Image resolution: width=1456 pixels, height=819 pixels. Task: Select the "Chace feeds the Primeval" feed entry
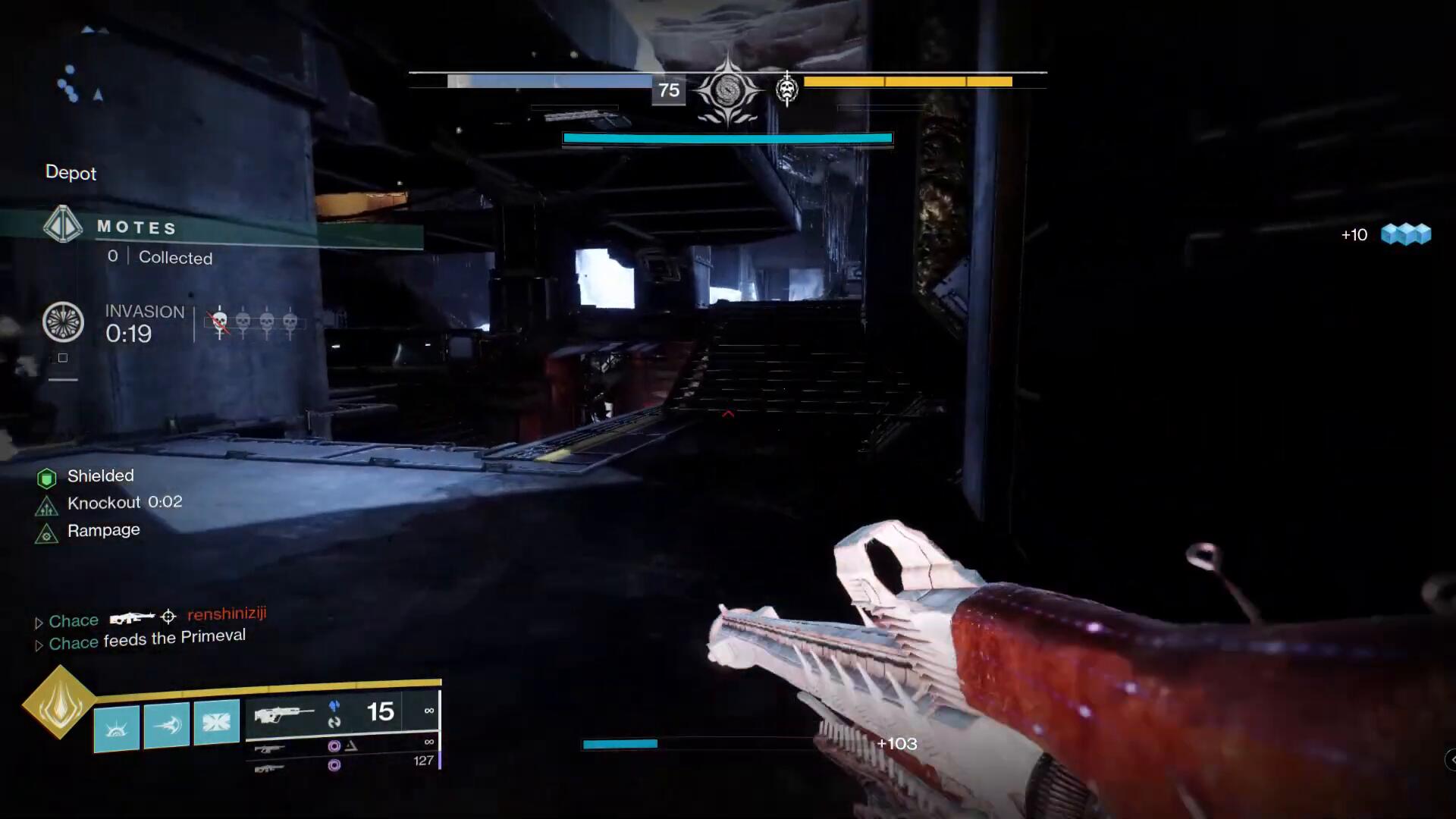pyautogui.click(x=147, y=640)
